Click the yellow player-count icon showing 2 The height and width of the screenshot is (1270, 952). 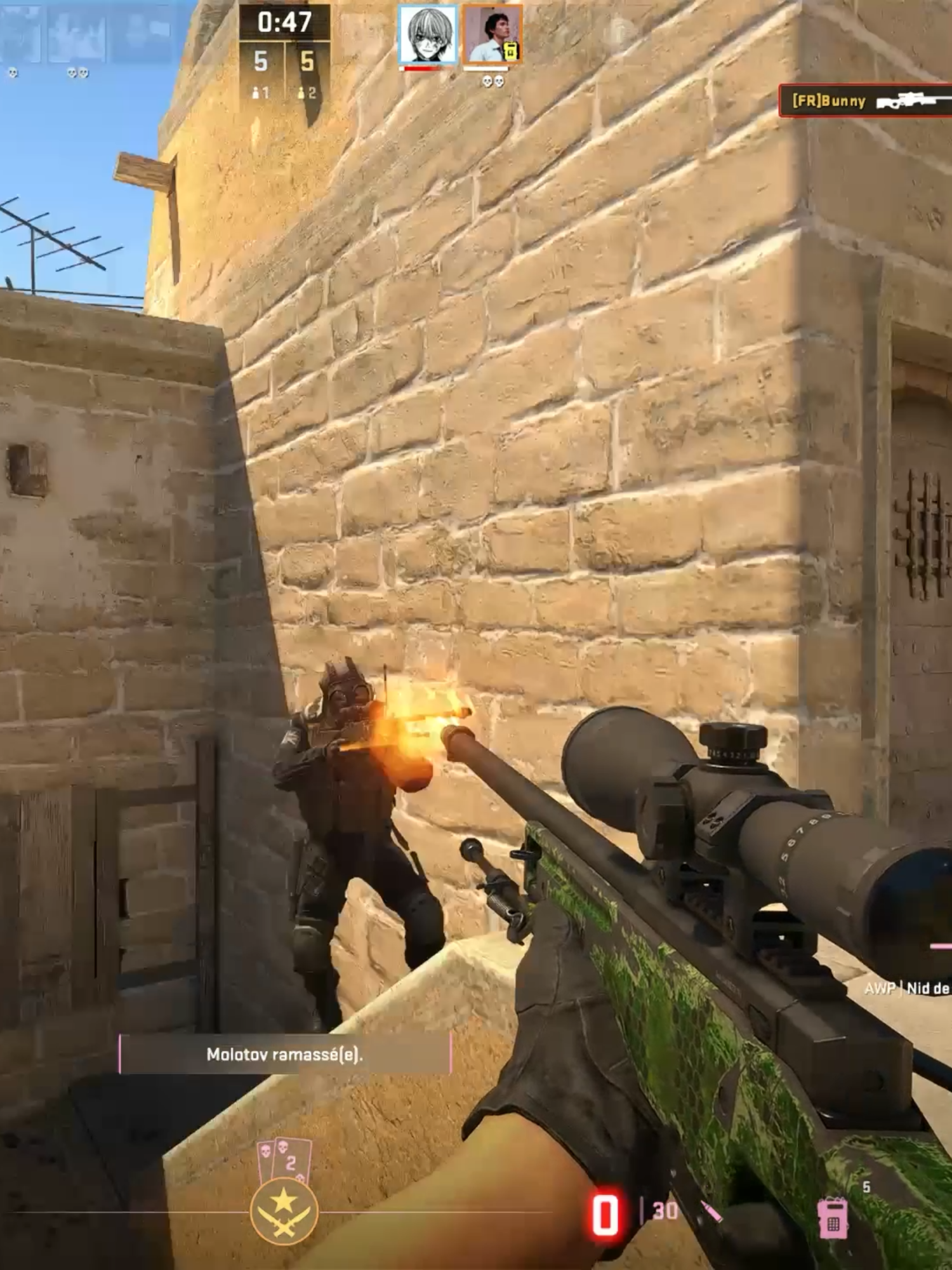[x=309, y=92]
